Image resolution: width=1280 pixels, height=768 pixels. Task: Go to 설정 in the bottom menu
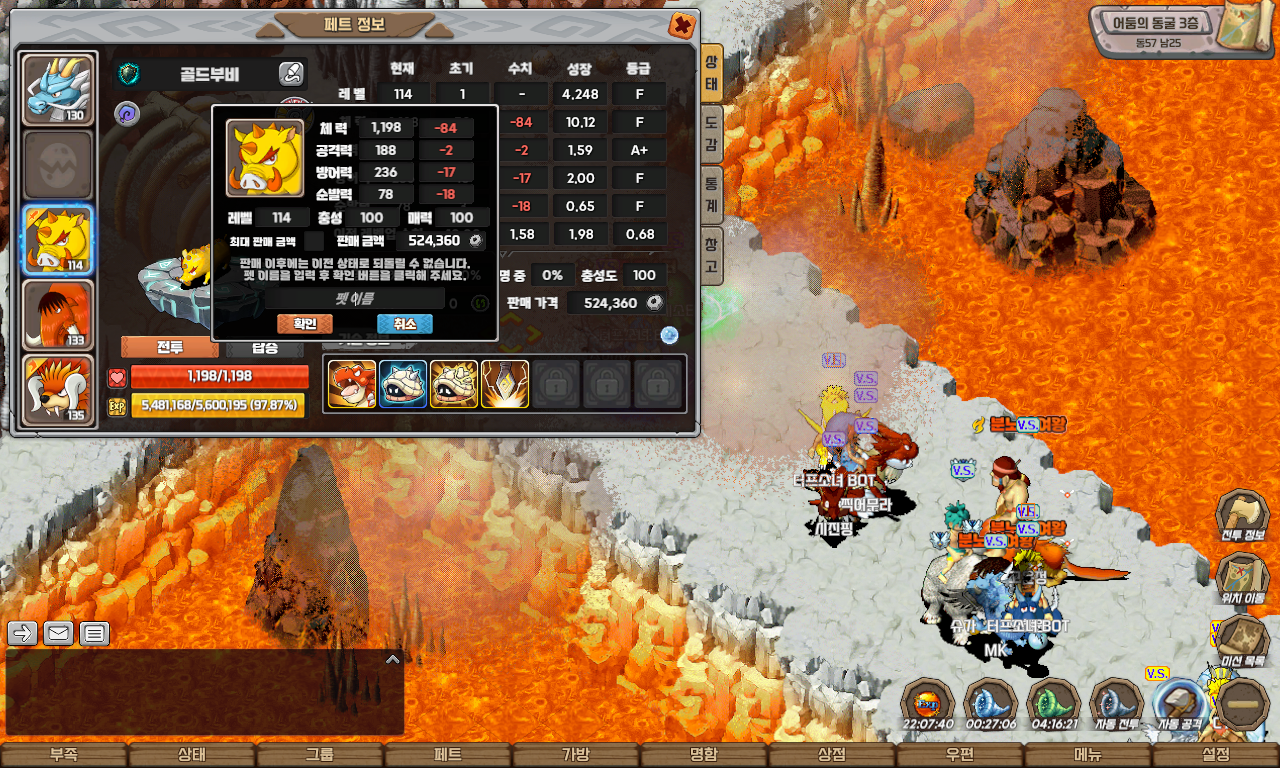coord(1216,755)
